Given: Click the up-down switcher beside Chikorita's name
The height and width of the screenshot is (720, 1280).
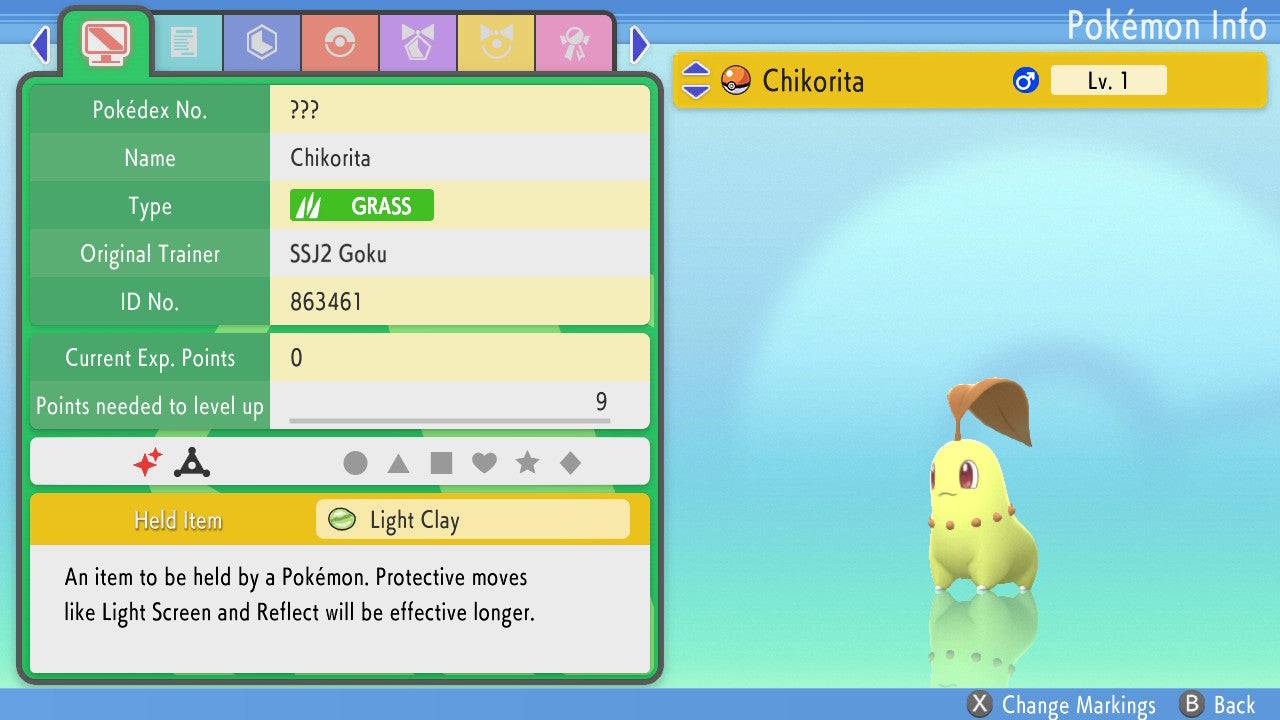Looking at the screenshot, I should tap(695, 81).
